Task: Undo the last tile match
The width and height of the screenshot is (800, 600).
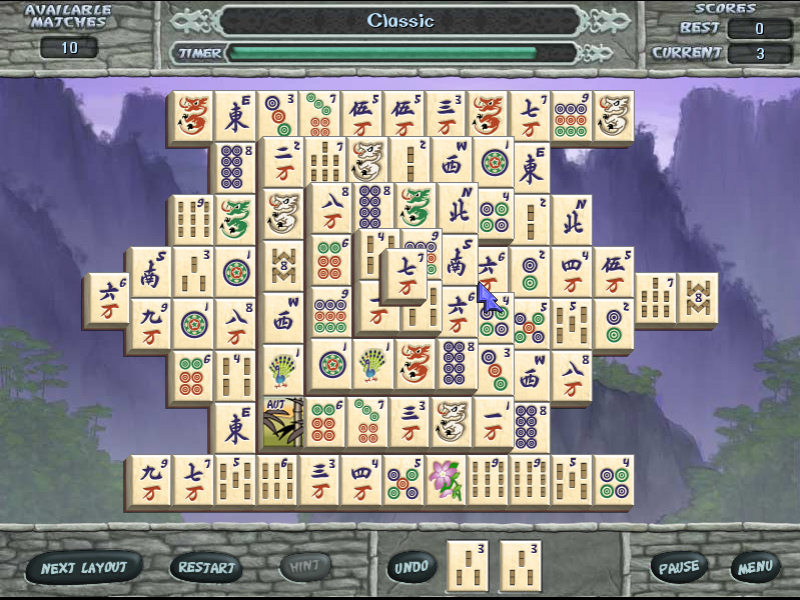Action: pos(411,567)
